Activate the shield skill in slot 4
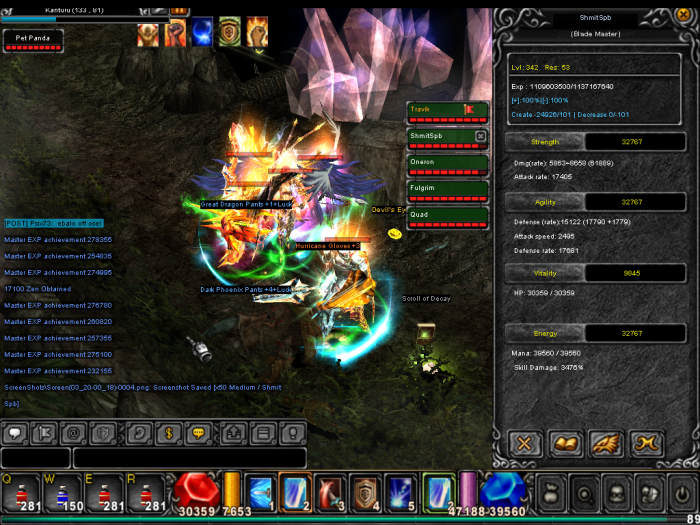 tap(364, 492)
